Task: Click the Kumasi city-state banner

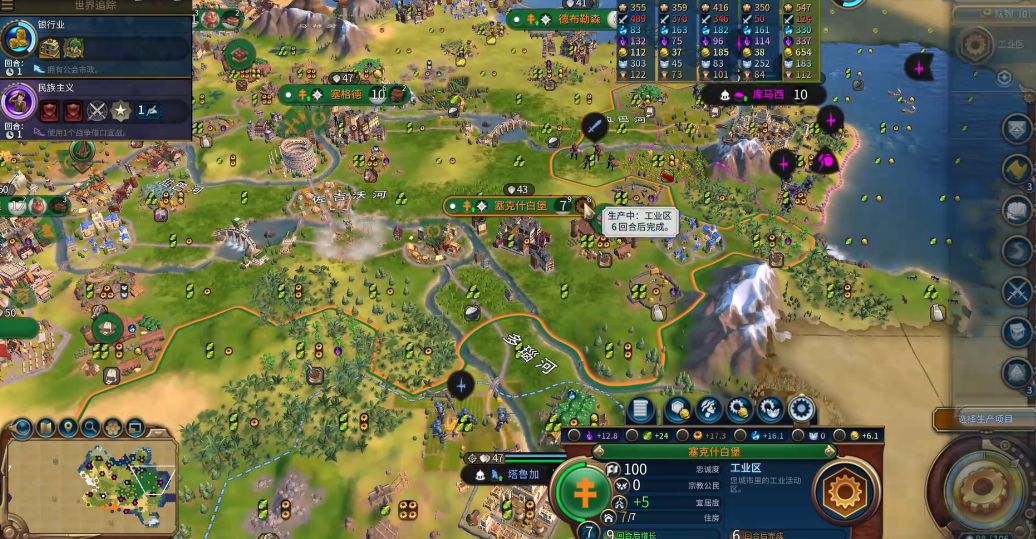Action: 765,95
